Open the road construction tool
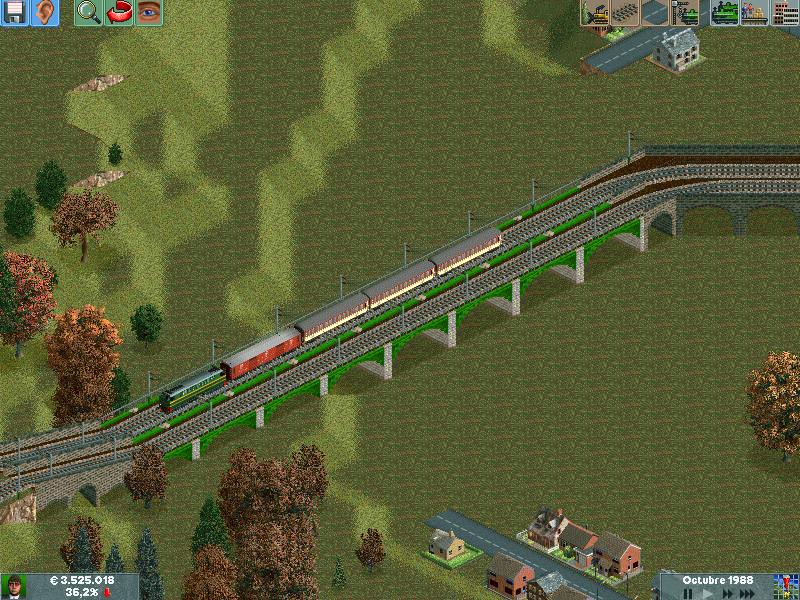Image resolution: width=800 pixels, height=600 pixels. (655, 13)
